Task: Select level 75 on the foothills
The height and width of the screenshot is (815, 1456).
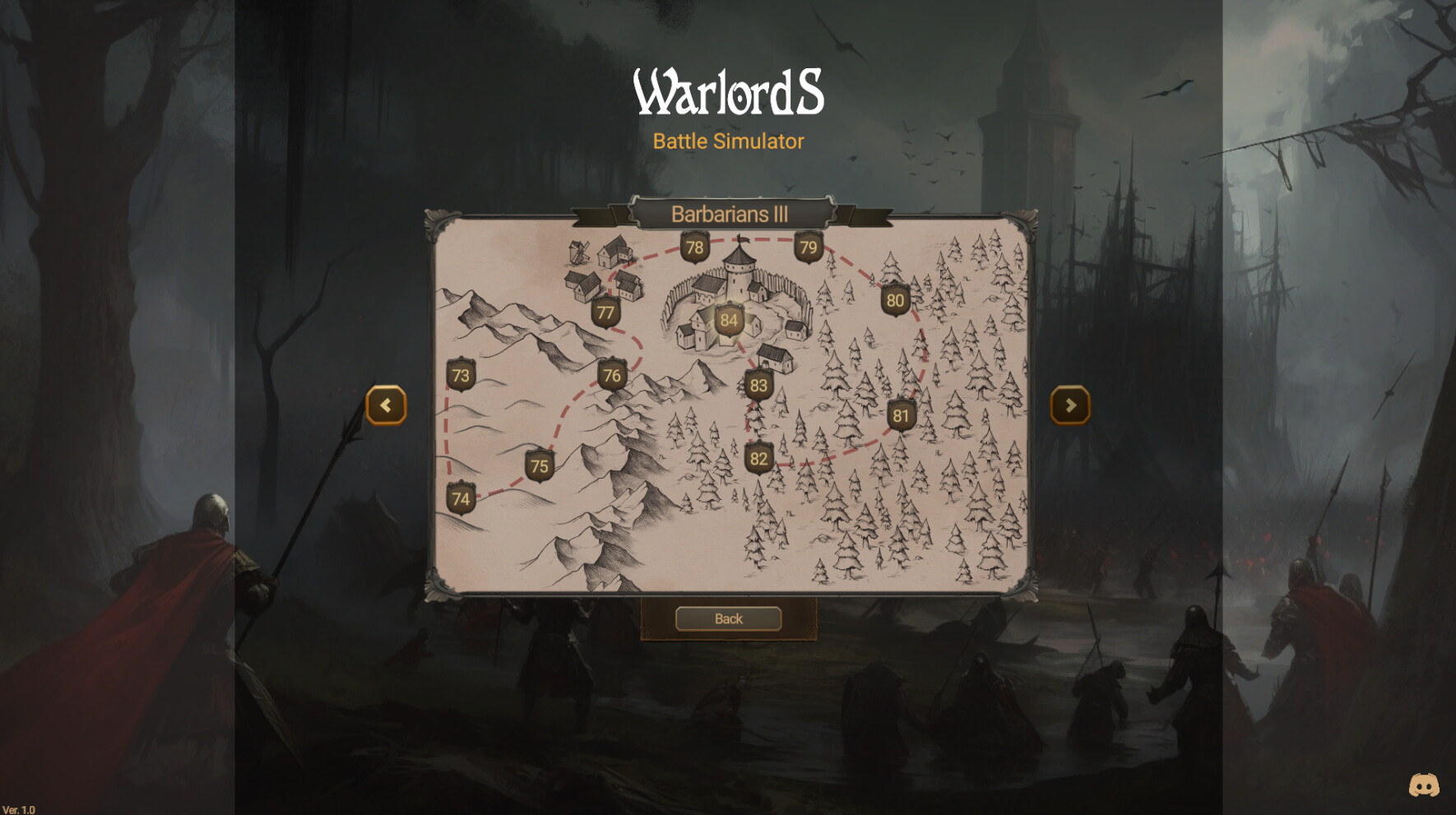Action: coord(540,465)
